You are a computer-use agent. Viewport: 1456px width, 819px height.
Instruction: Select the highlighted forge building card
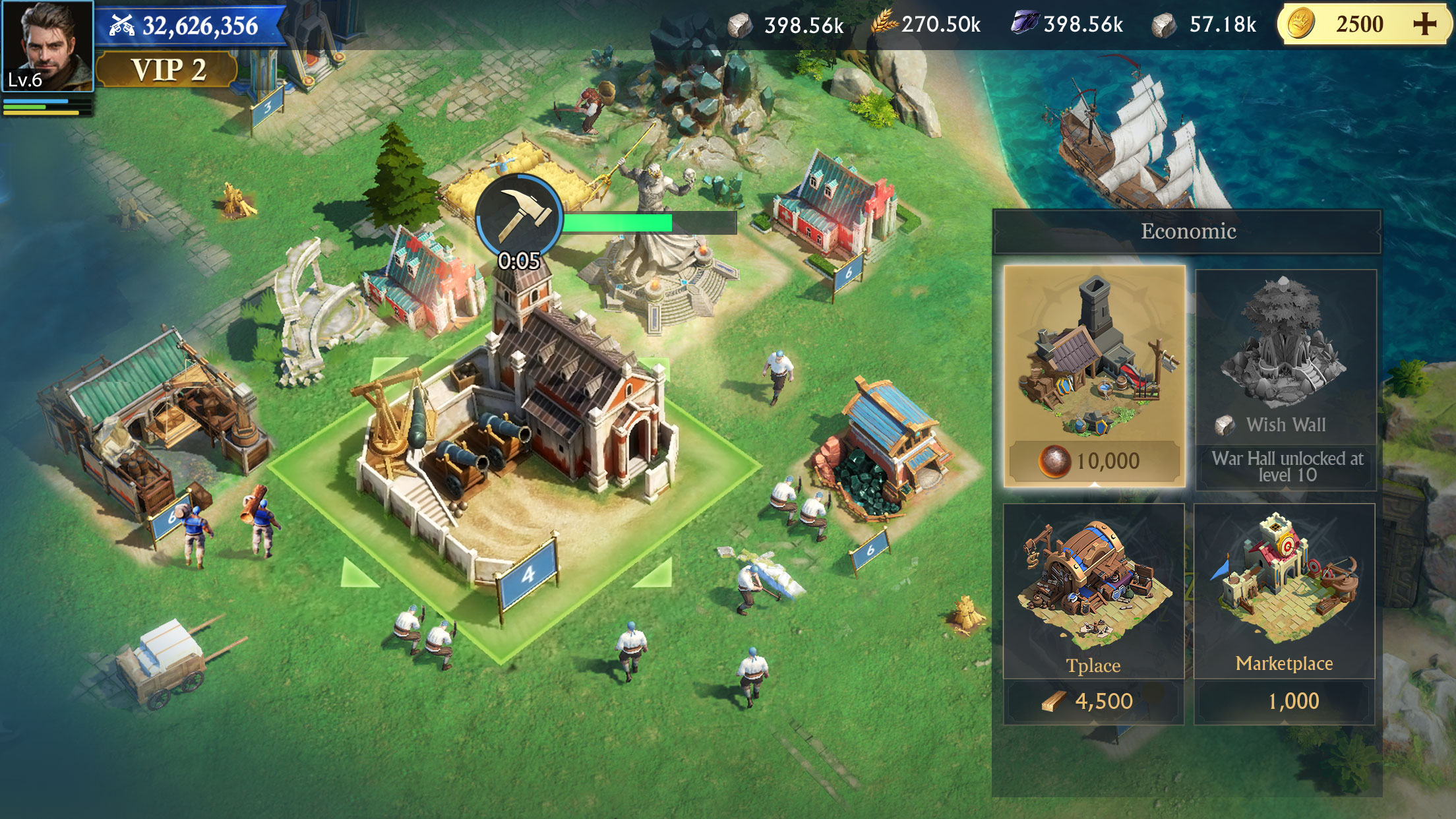coord(1096,369)
